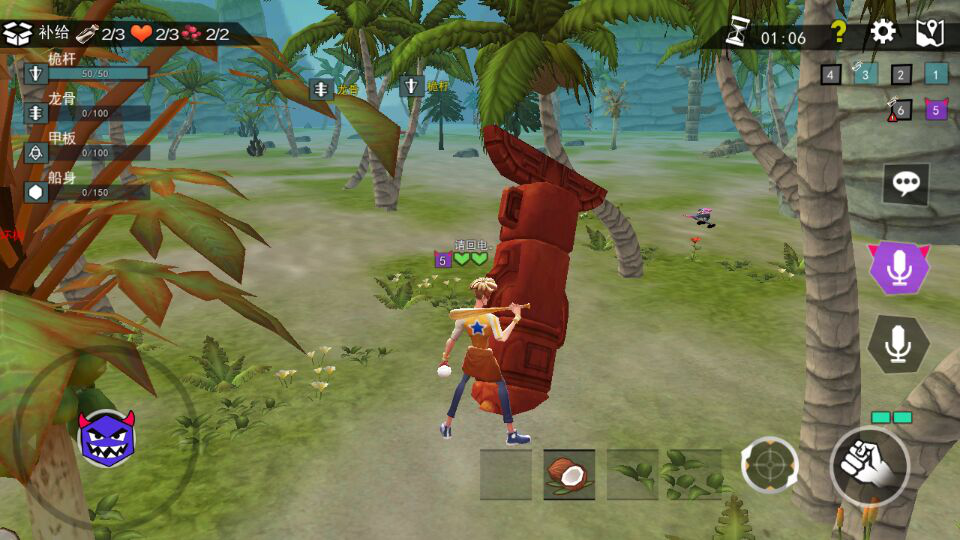Open the island map
Viewport: 960px width, 540px height.
(930, 33)
